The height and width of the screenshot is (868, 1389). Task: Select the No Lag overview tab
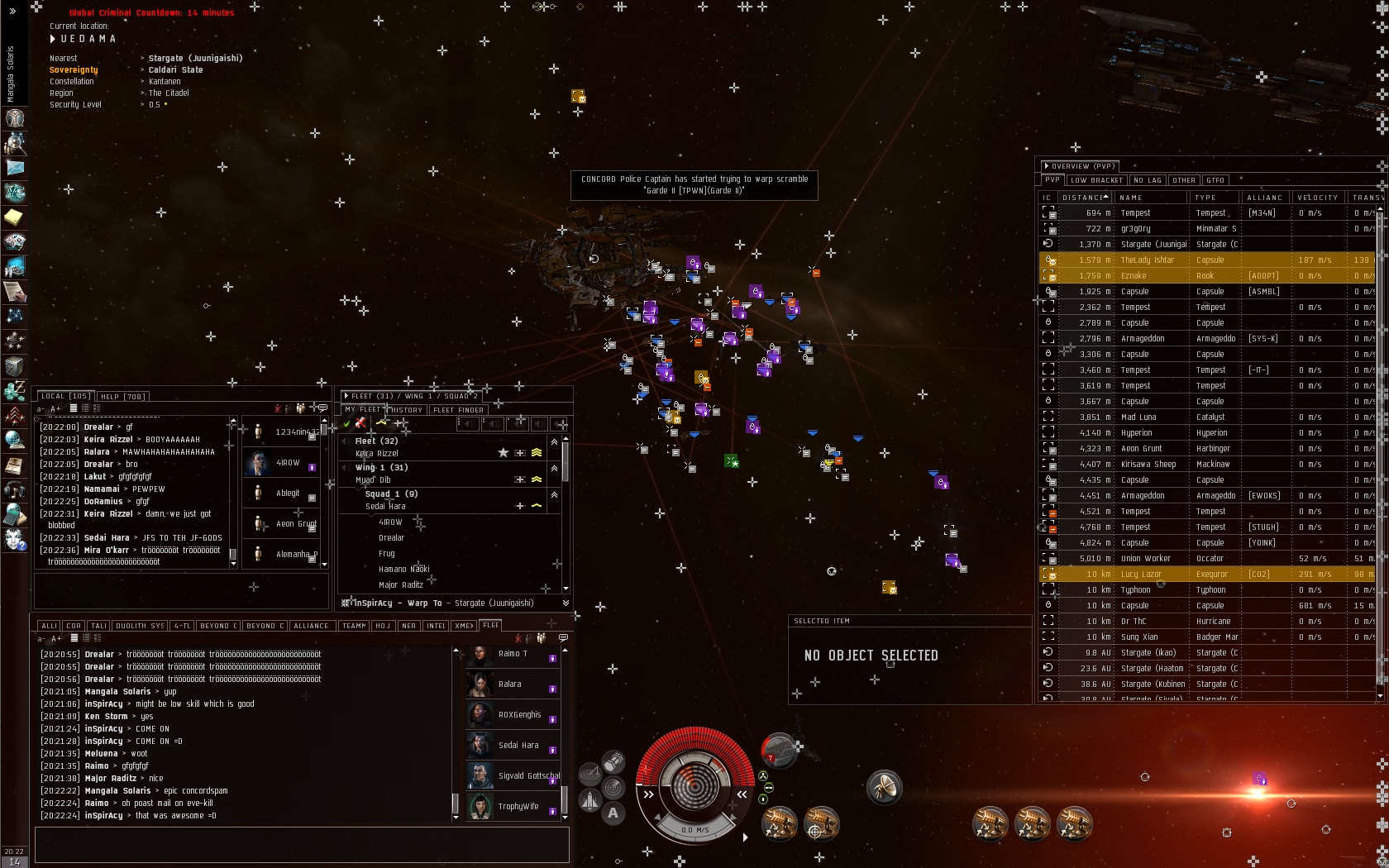point(1148,180)
